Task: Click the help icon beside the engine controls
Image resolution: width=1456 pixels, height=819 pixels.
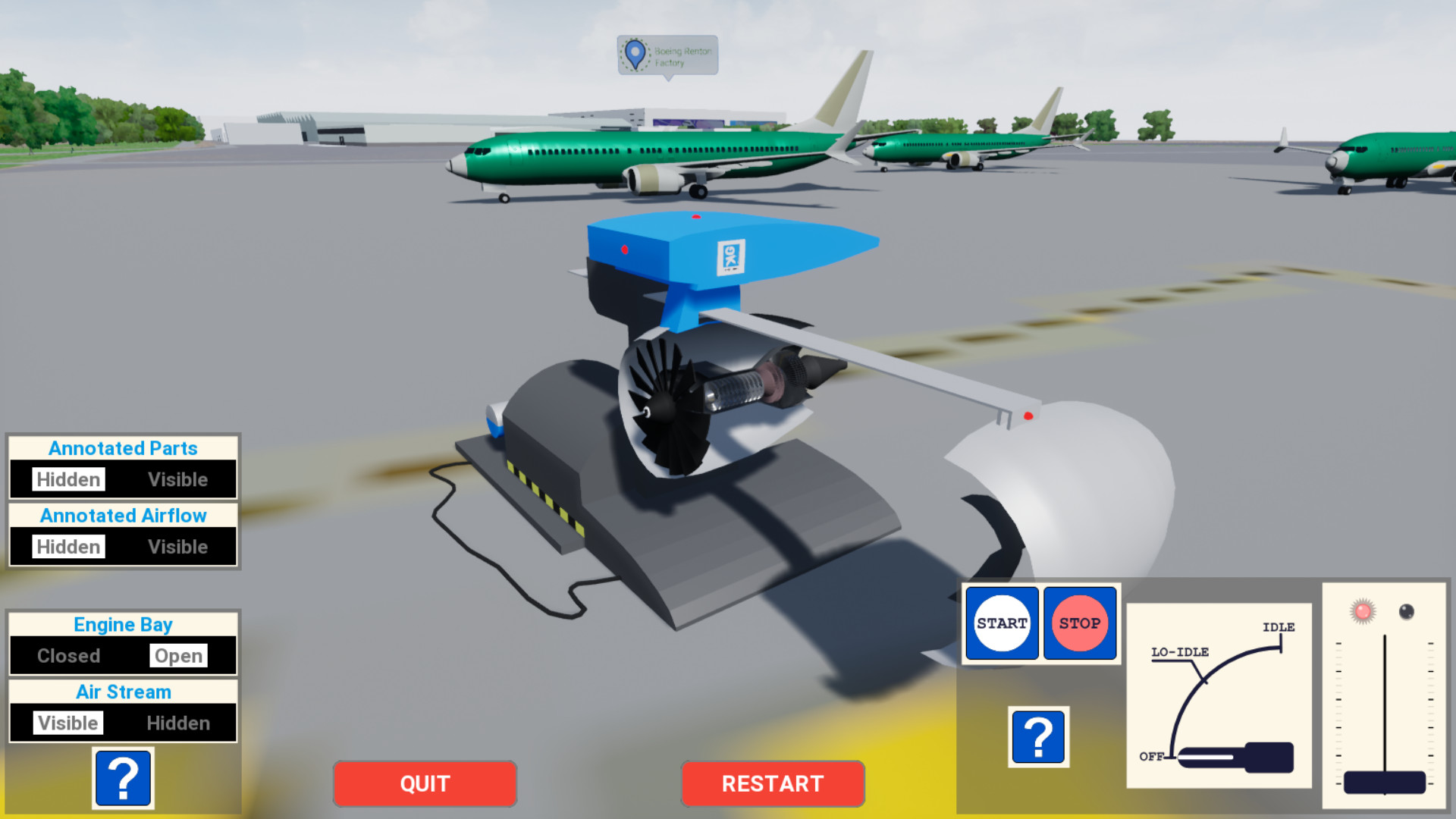Action: coord(1039,736)
